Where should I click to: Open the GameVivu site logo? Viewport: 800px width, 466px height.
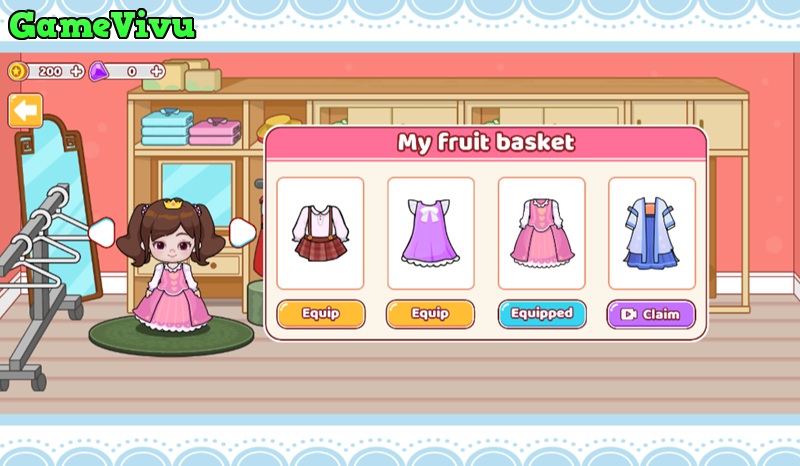[102, 24]
